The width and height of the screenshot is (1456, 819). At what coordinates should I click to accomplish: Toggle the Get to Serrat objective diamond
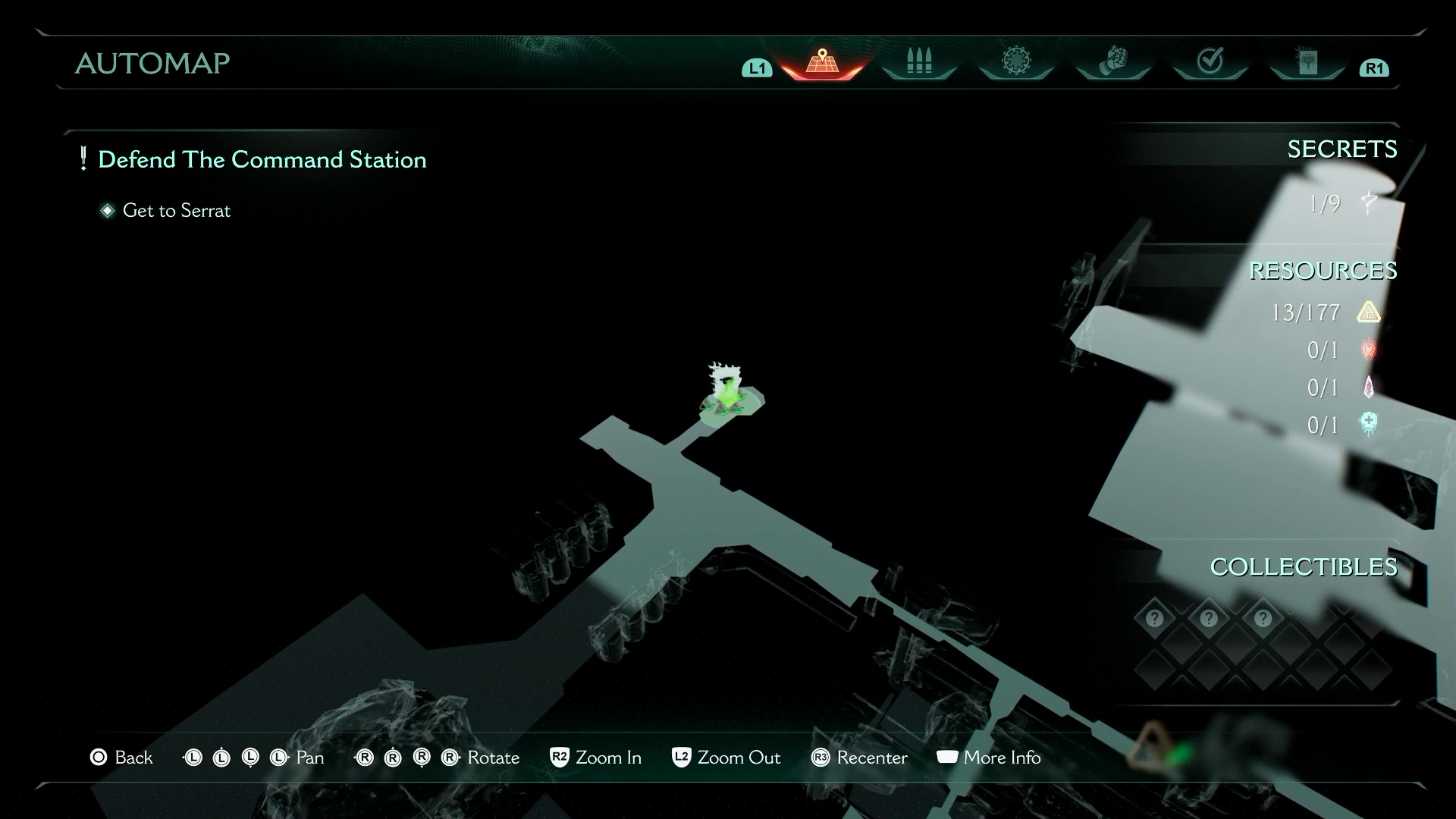coord(107,211)
